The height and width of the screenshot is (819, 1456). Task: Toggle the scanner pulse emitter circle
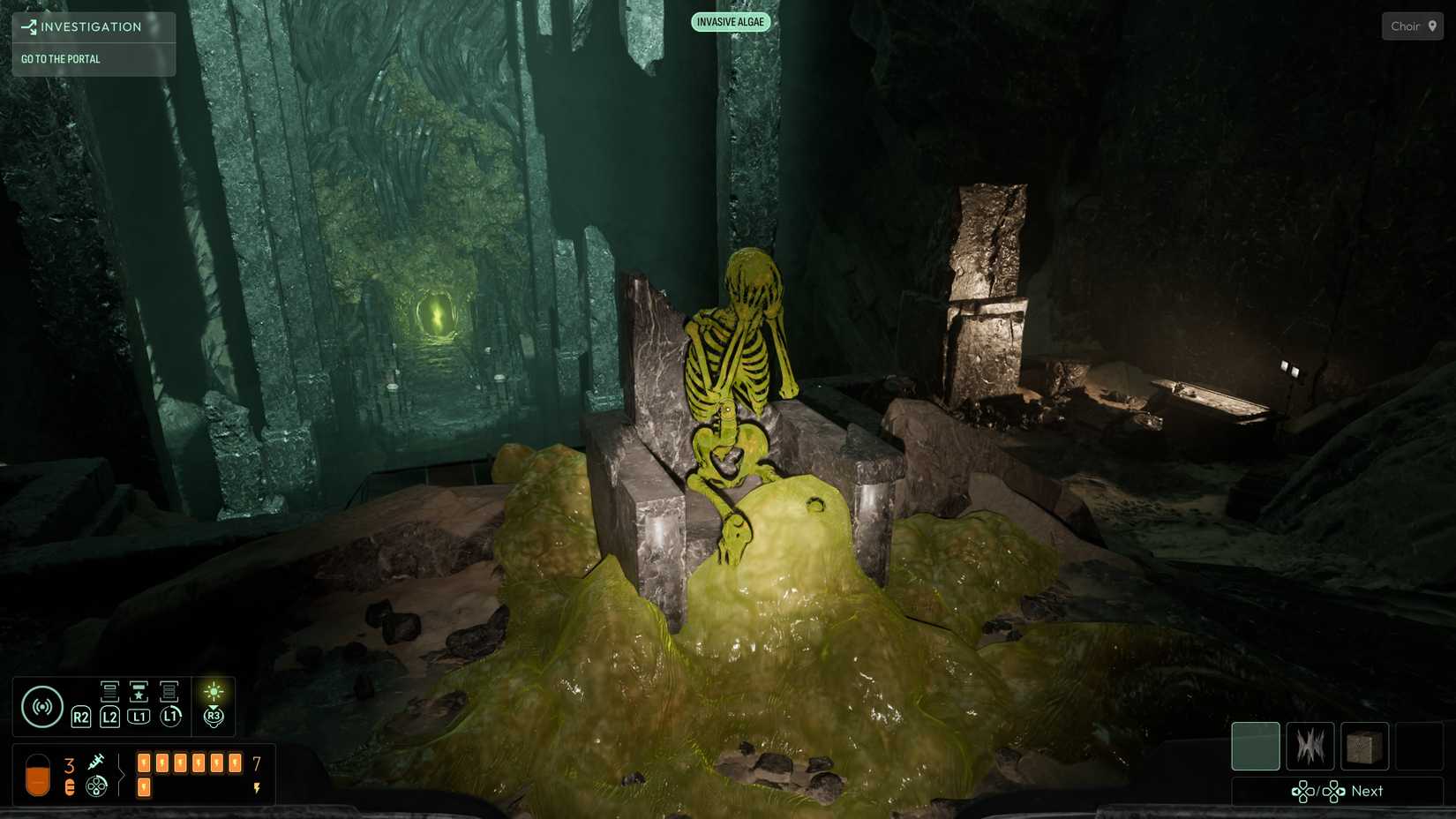point(41,706)
